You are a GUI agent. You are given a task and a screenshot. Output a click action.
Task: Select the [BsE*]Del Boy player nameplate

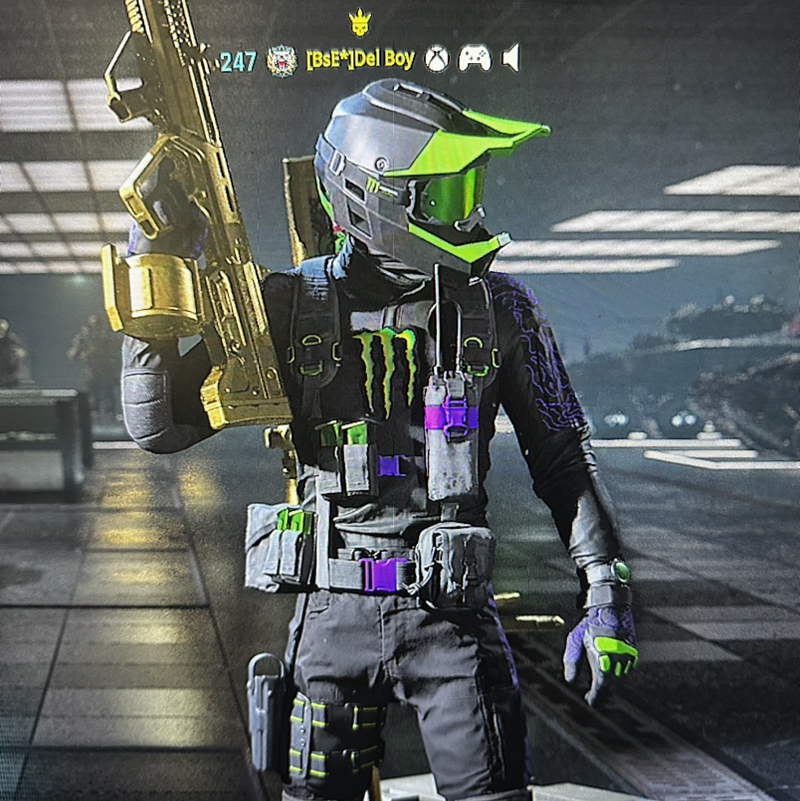click(x=360, y=60)
